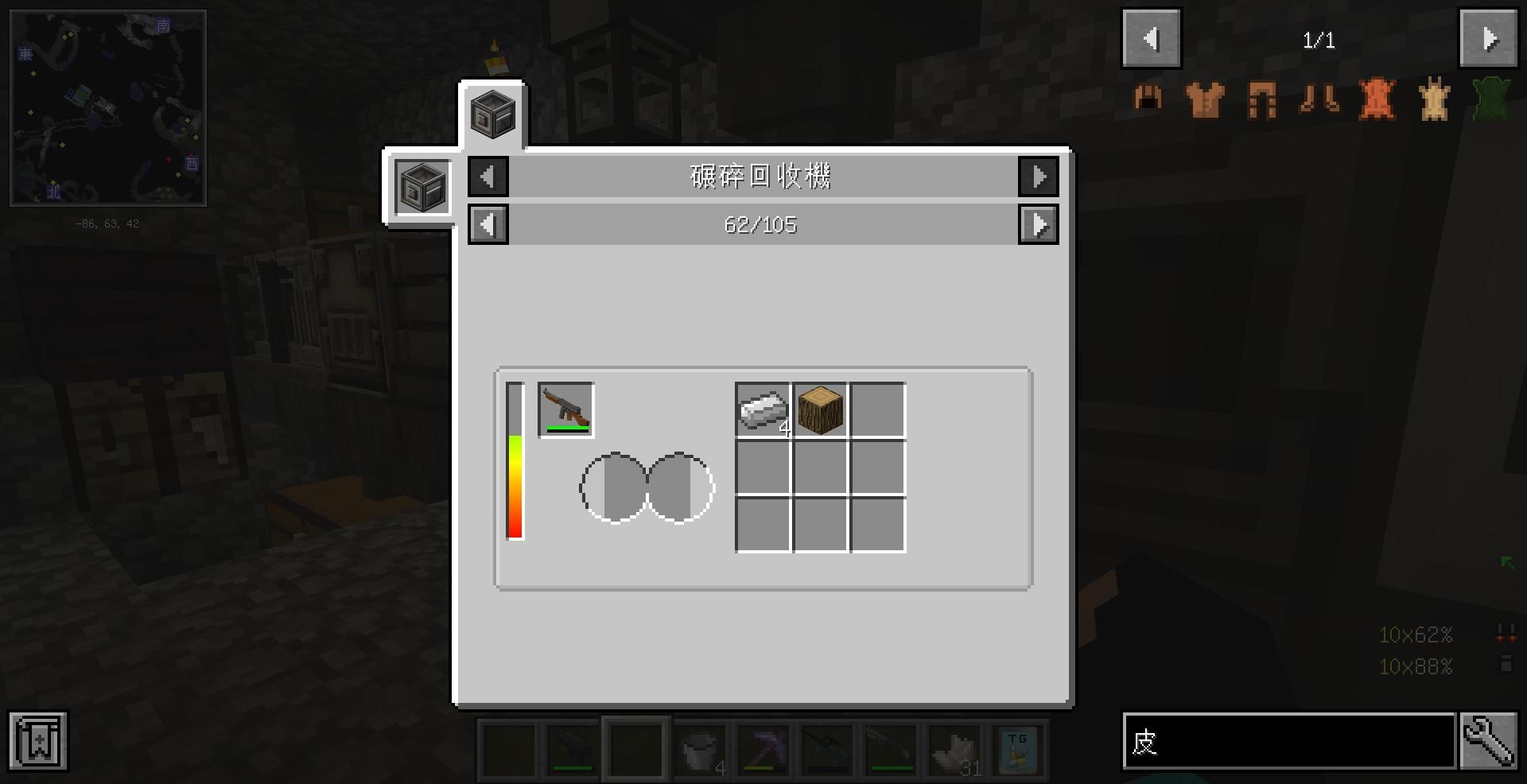The height and width of the screenshot is (784, 1527).
Task: Advance the 1/1 item list page
Action: (x=1488, y=37)
